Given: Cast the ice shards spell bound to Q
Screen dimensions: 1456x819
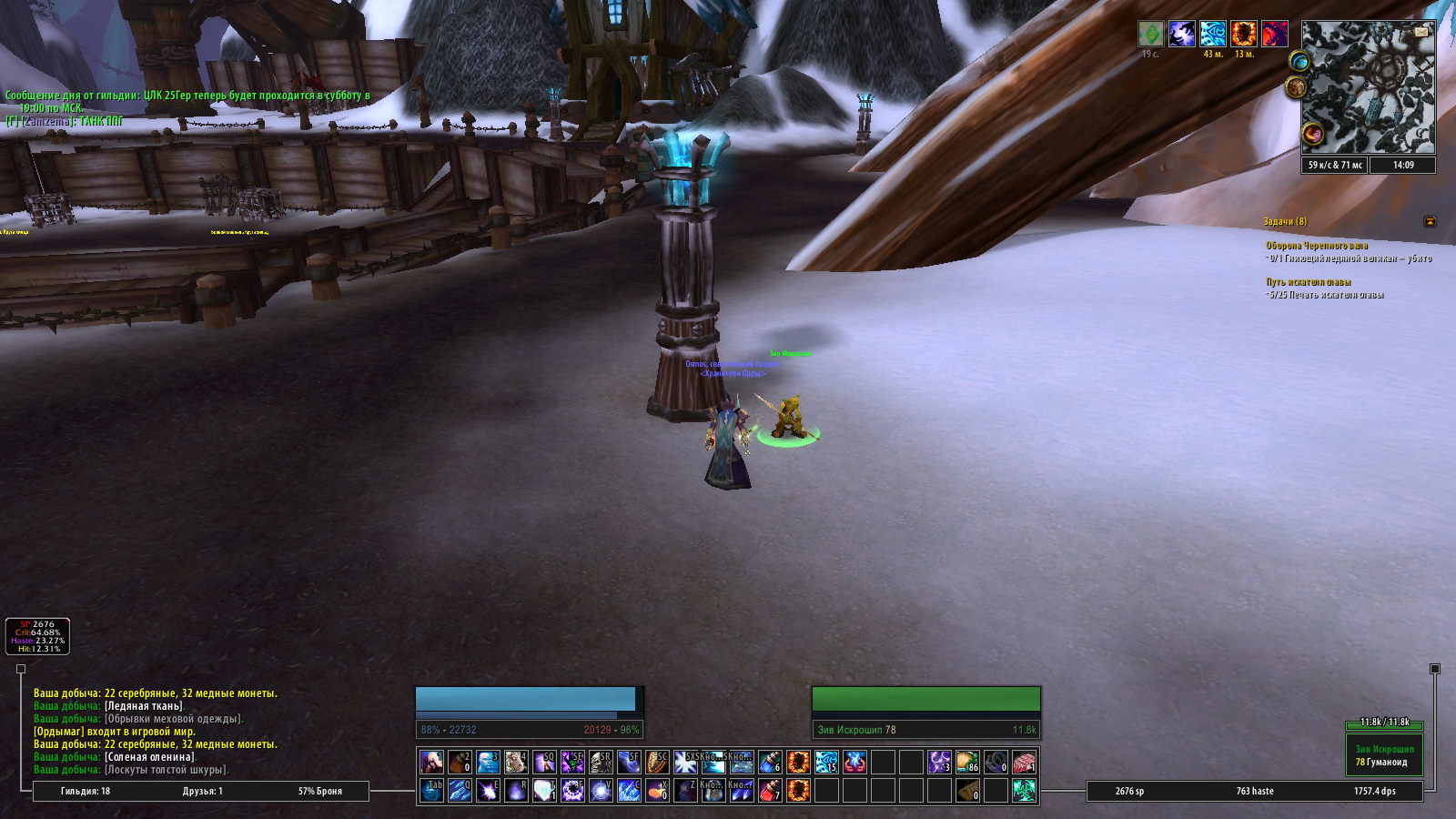Looking at the screenshot, I should [460, 791].
